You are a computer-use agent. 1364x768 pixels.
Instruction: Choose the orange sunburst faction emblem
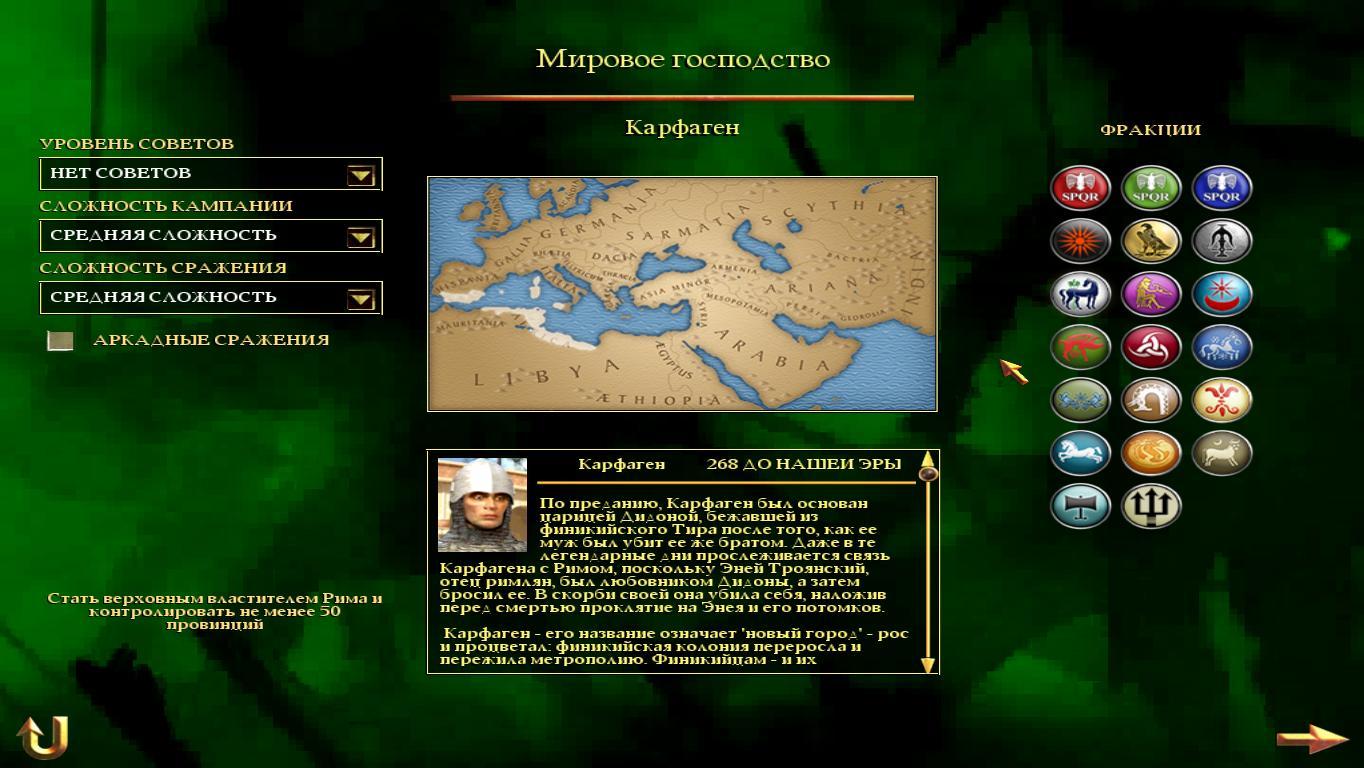coord(1080,241)
